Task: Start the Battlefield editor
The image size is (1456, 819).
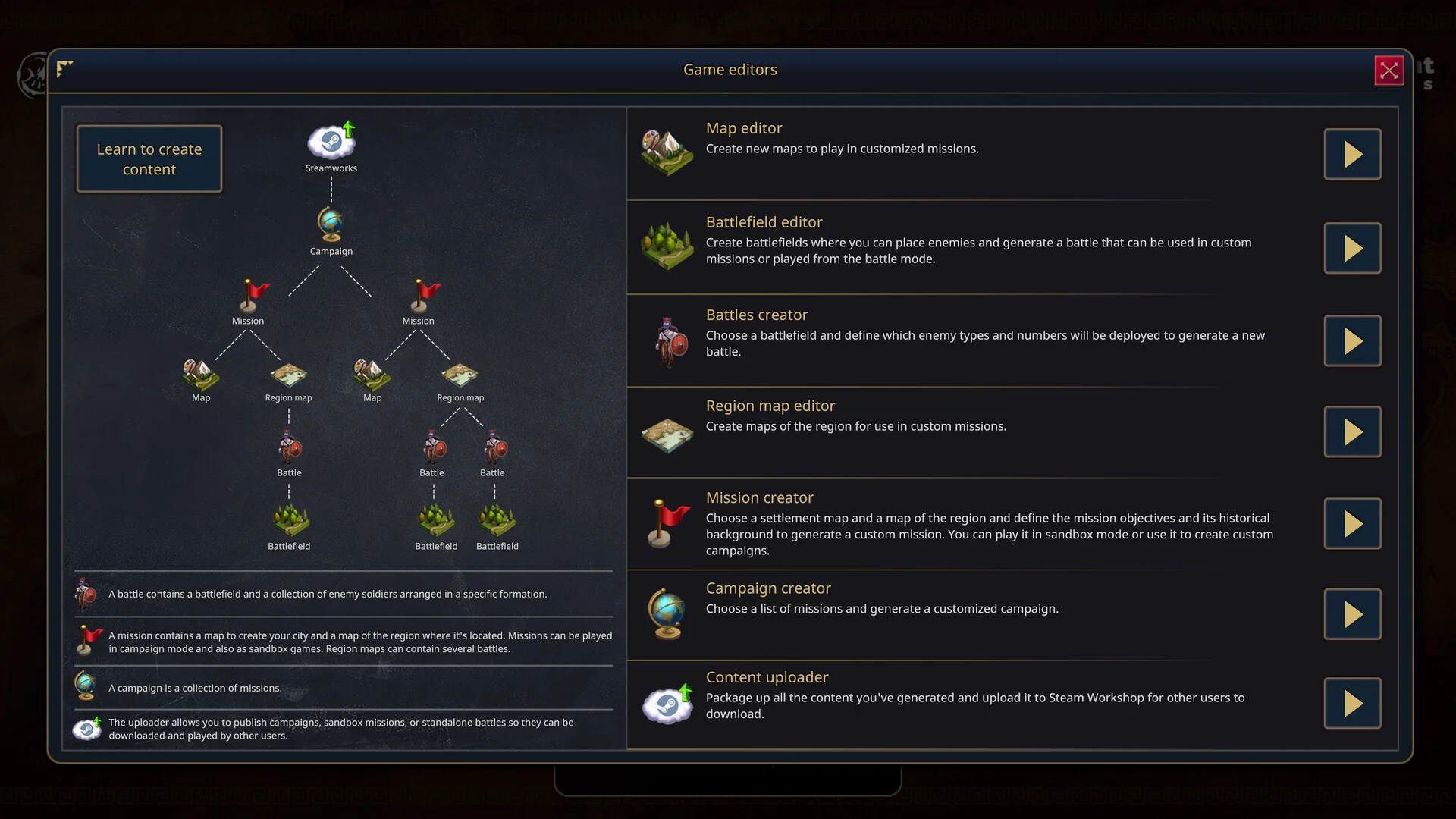Action: [1352, 249]
